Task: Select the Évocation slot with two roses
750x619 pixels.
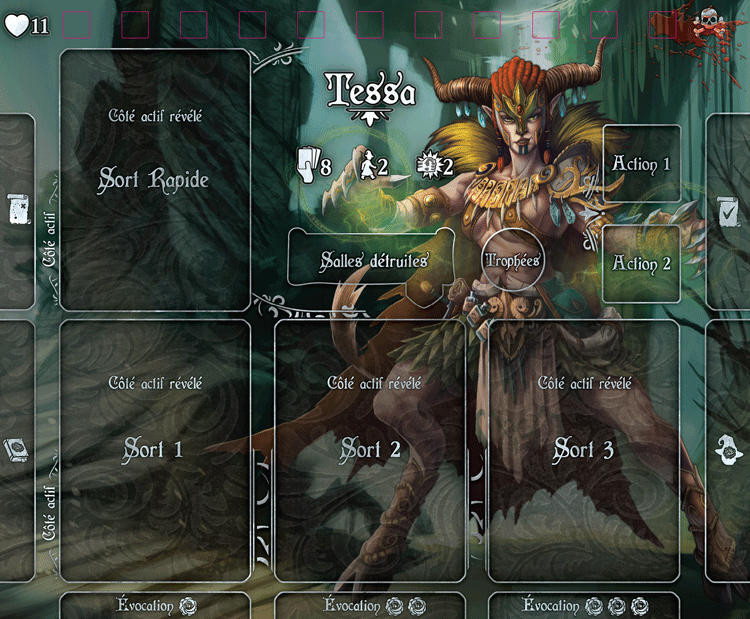Action: [x=370, y=606]
